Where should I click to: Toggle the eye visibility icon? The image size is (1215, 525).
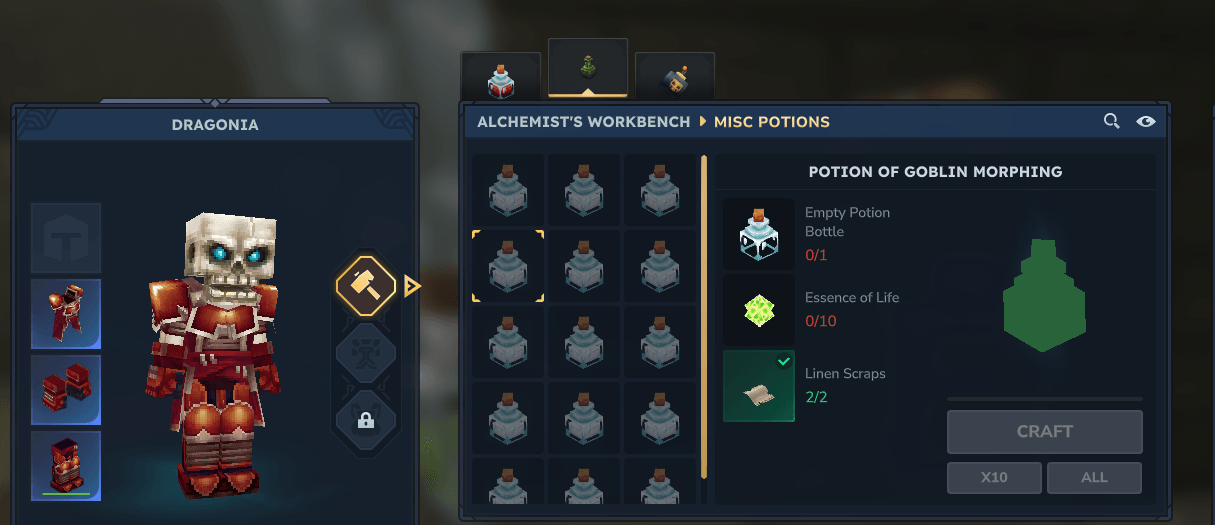[1146, 122]
